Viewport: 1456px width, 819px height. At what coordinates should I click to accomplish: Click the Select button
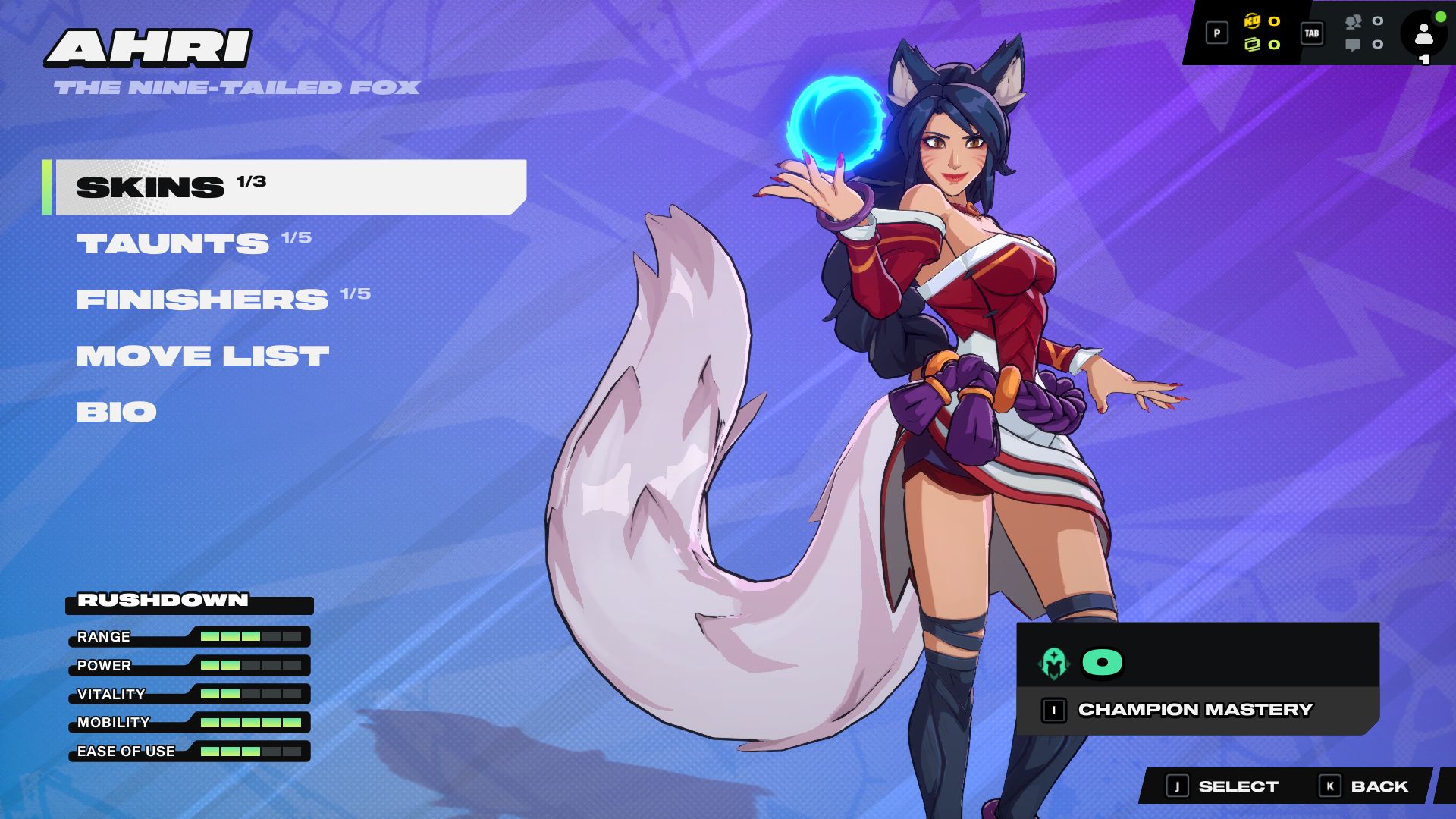click(x=1222, y=786)
